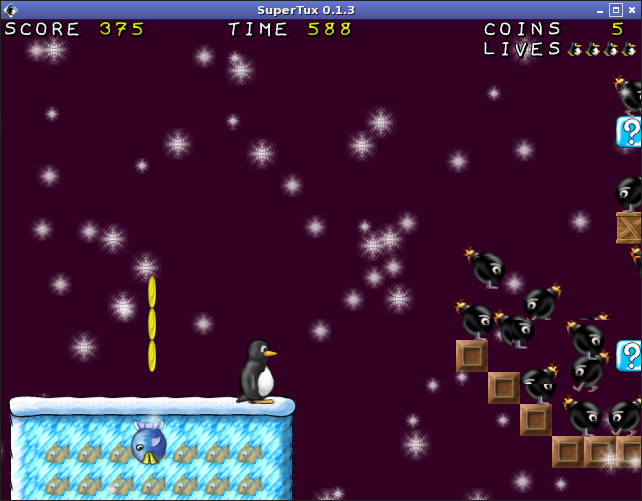Image resolution: width=642 pixels, height=501 pixels.
Task: Maximize the SuperTux window
Action: [614, 10]
